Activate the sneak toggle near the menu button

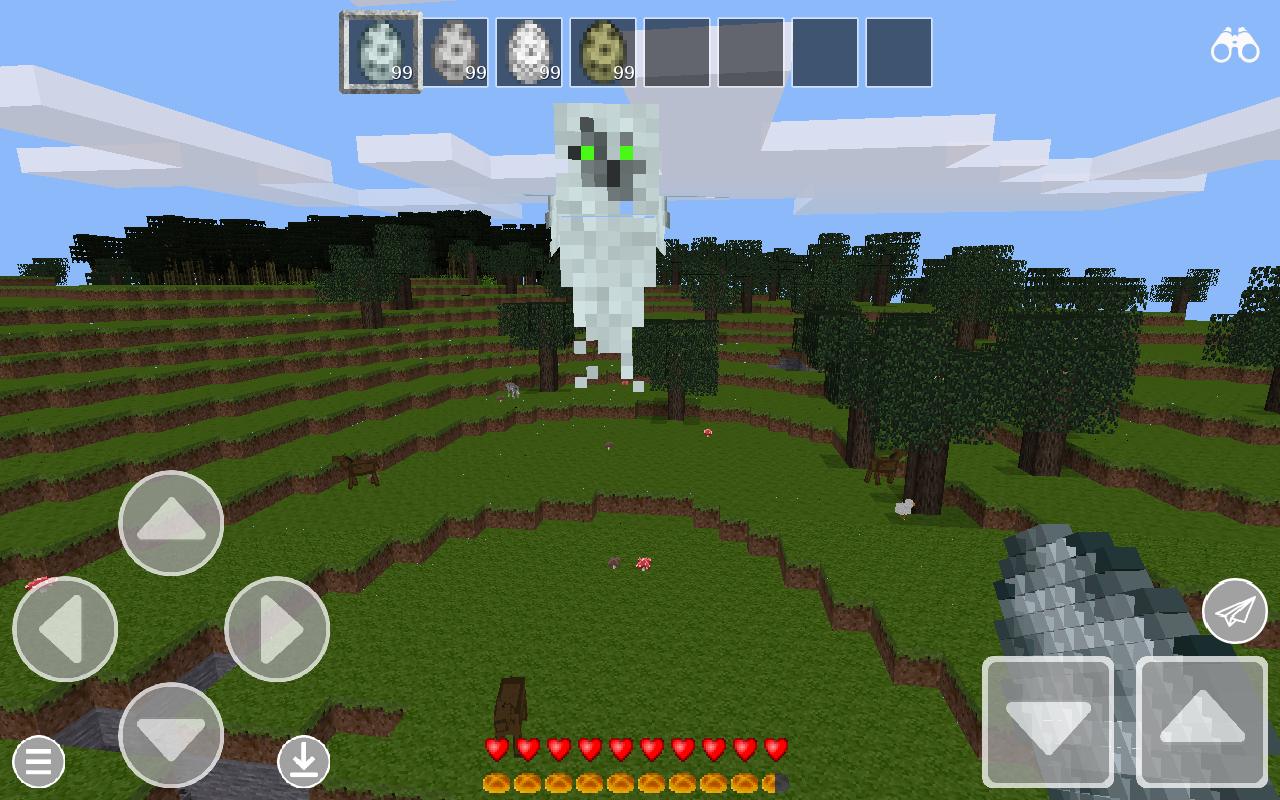tap(305, 760)
